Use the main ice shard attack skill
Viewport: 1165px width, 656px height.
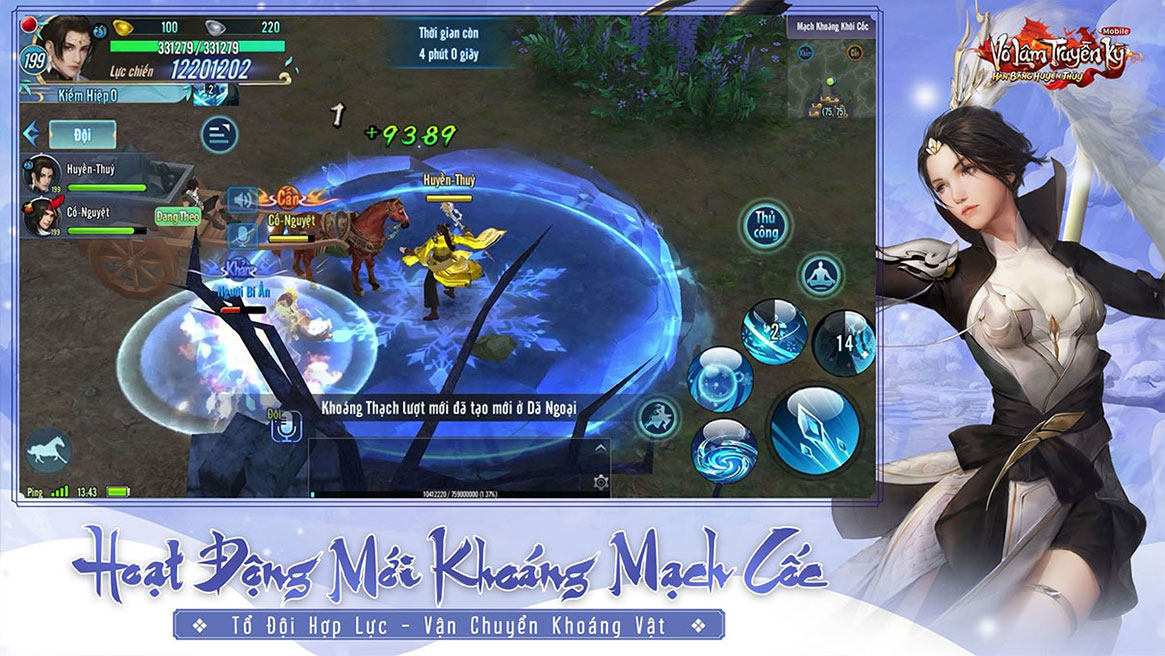(815, 430)
